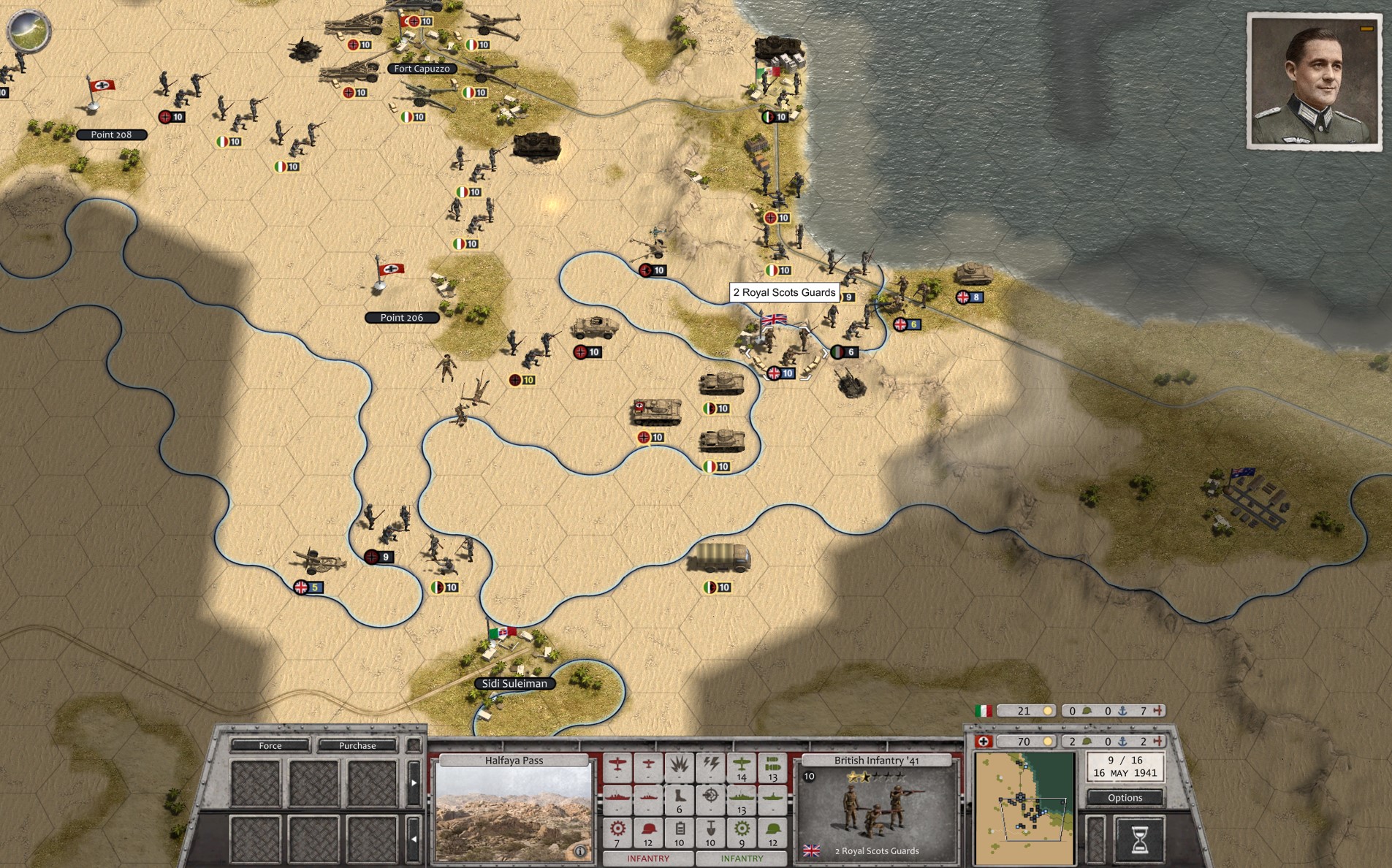End turn with the hourglass button
Image resolution: width=1392 pixels, height=868 pixels.
[x=1138, y=840]
